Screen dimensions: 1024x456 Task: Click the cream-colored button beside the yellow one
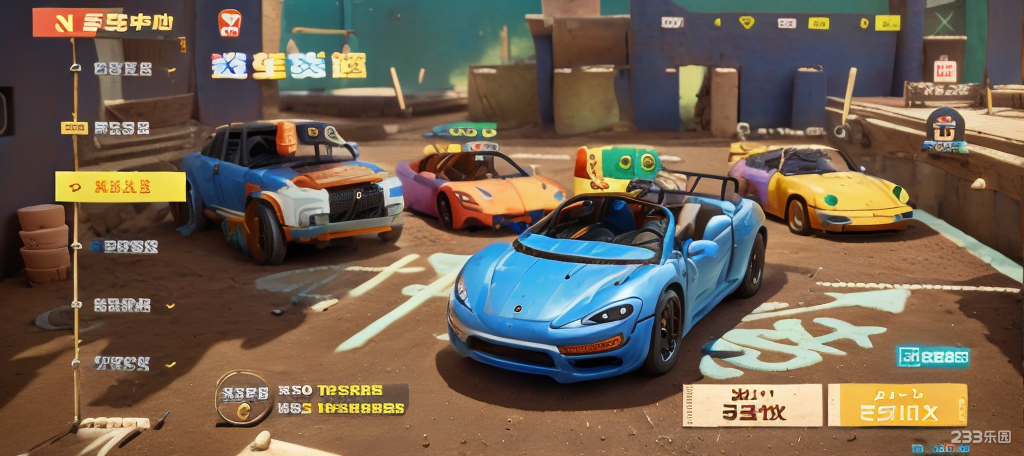coord(752,405)
